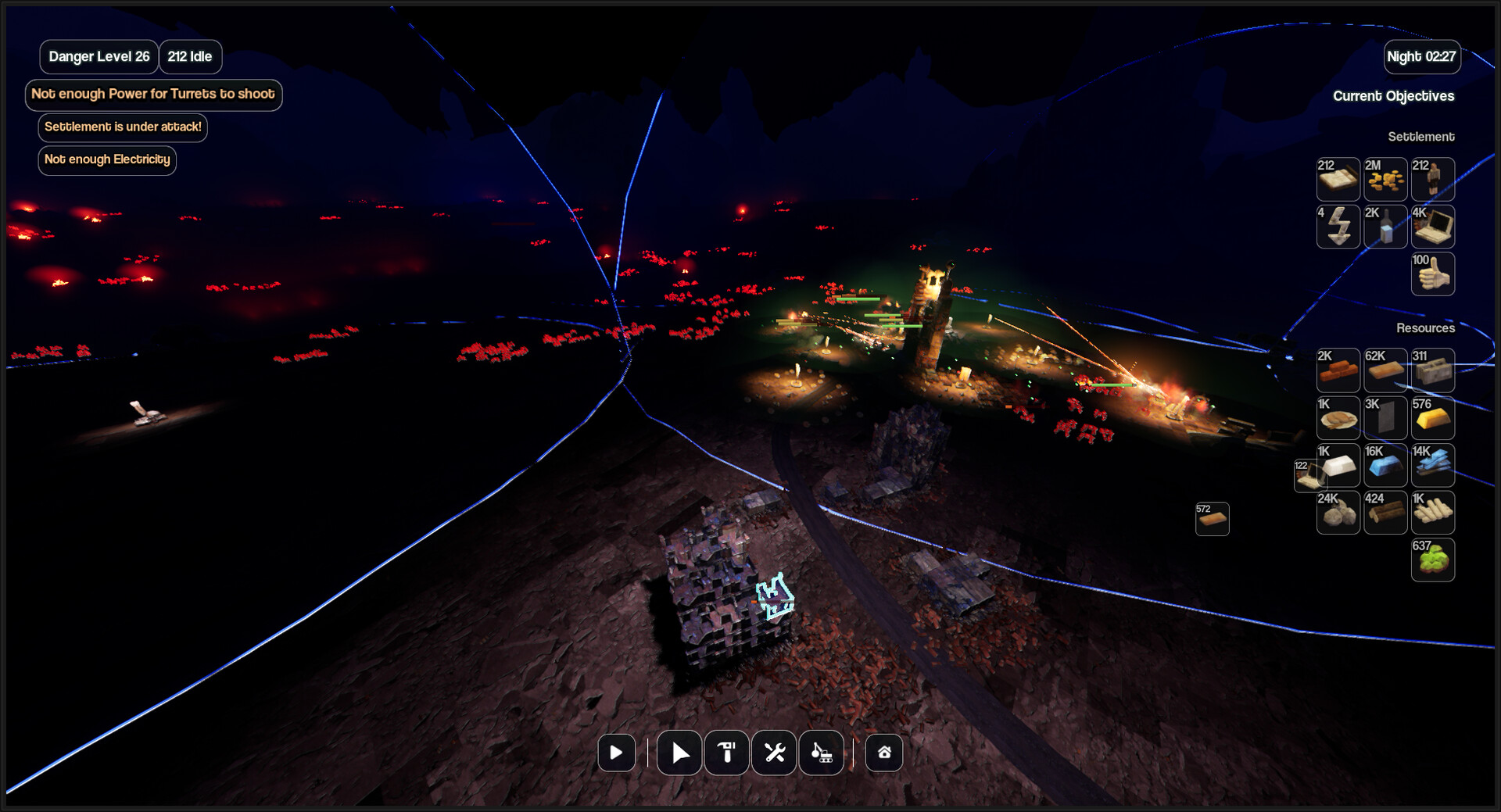Select the gold coins settlement icon
1501x812 pixels.
pos(1385,180)
